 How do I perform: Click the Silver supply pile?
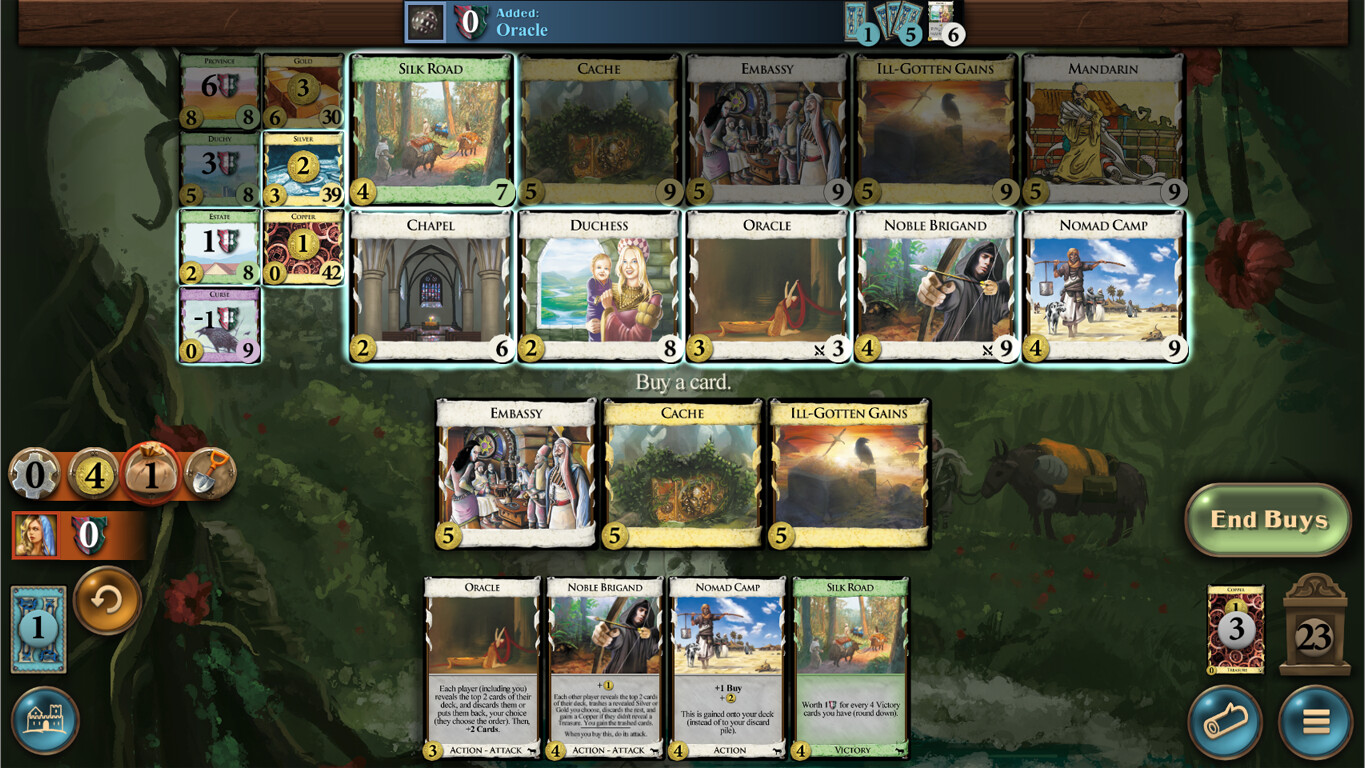303,163
